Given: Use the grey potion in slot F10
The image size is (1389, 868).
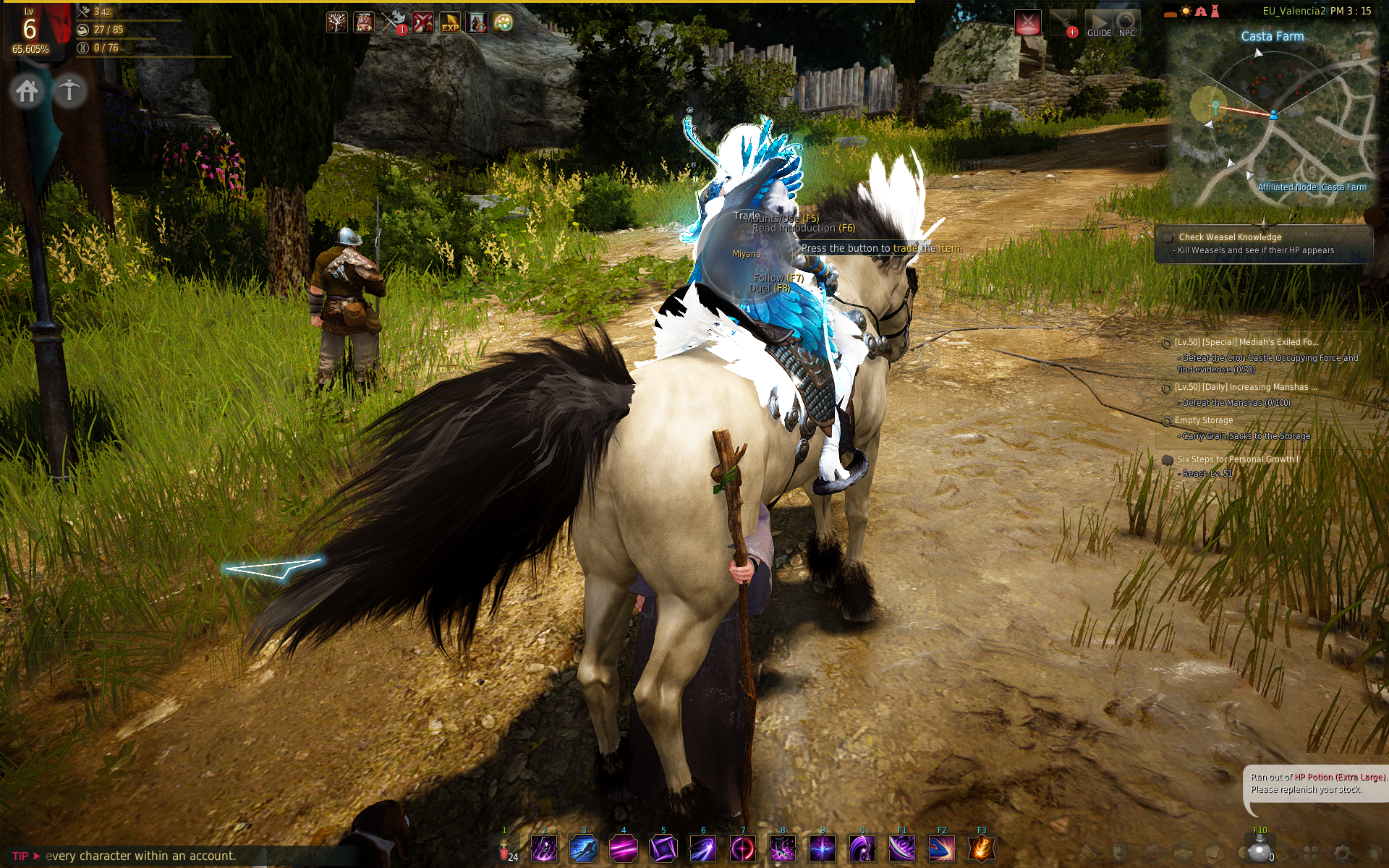Looking at the screenshot, I should pyautogui.click(x=1260, y=849).
